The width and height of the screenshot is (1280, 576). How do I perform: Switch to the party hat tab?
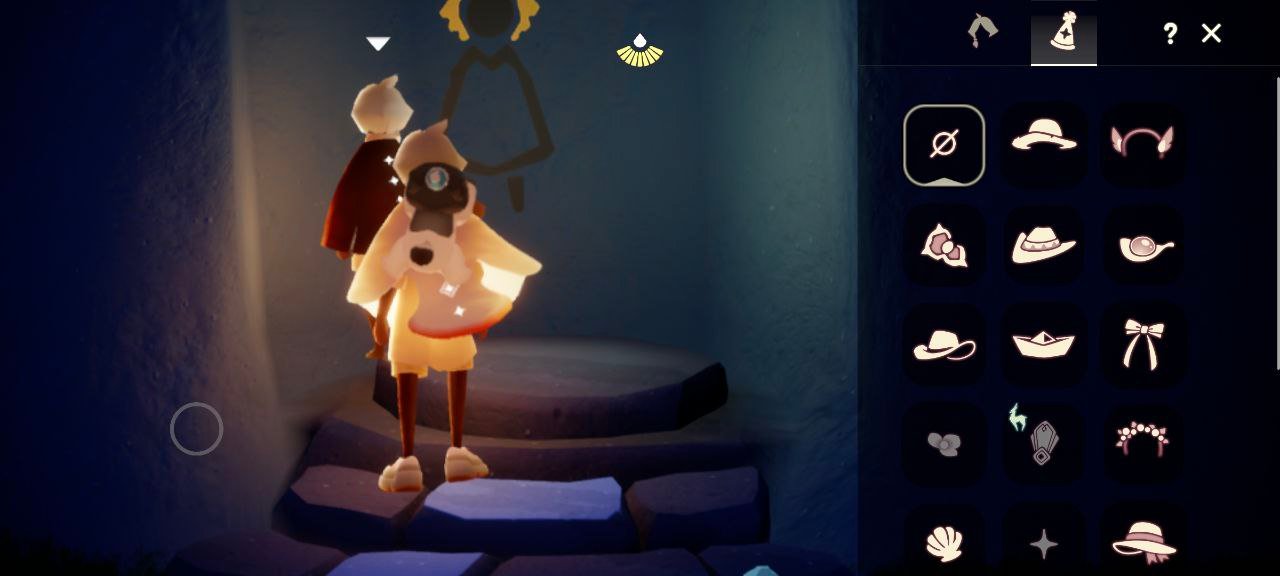coord(1063,33)
